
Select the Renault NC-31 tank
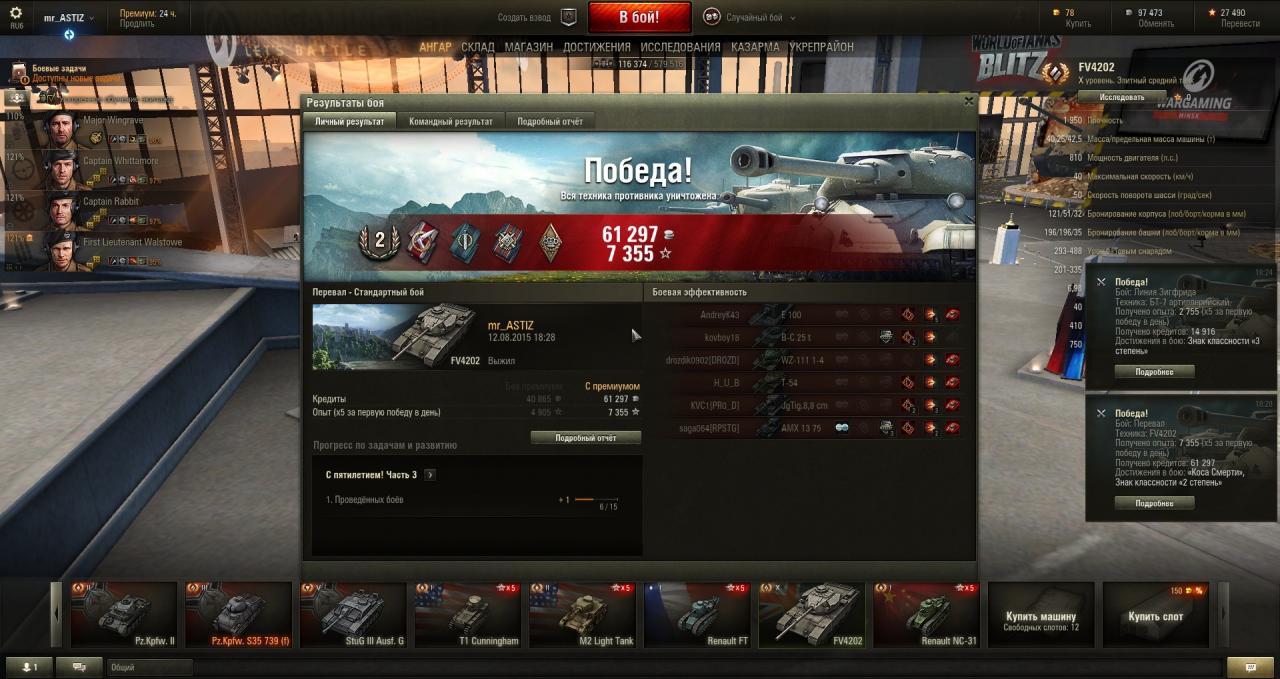(x=926, y=615)
